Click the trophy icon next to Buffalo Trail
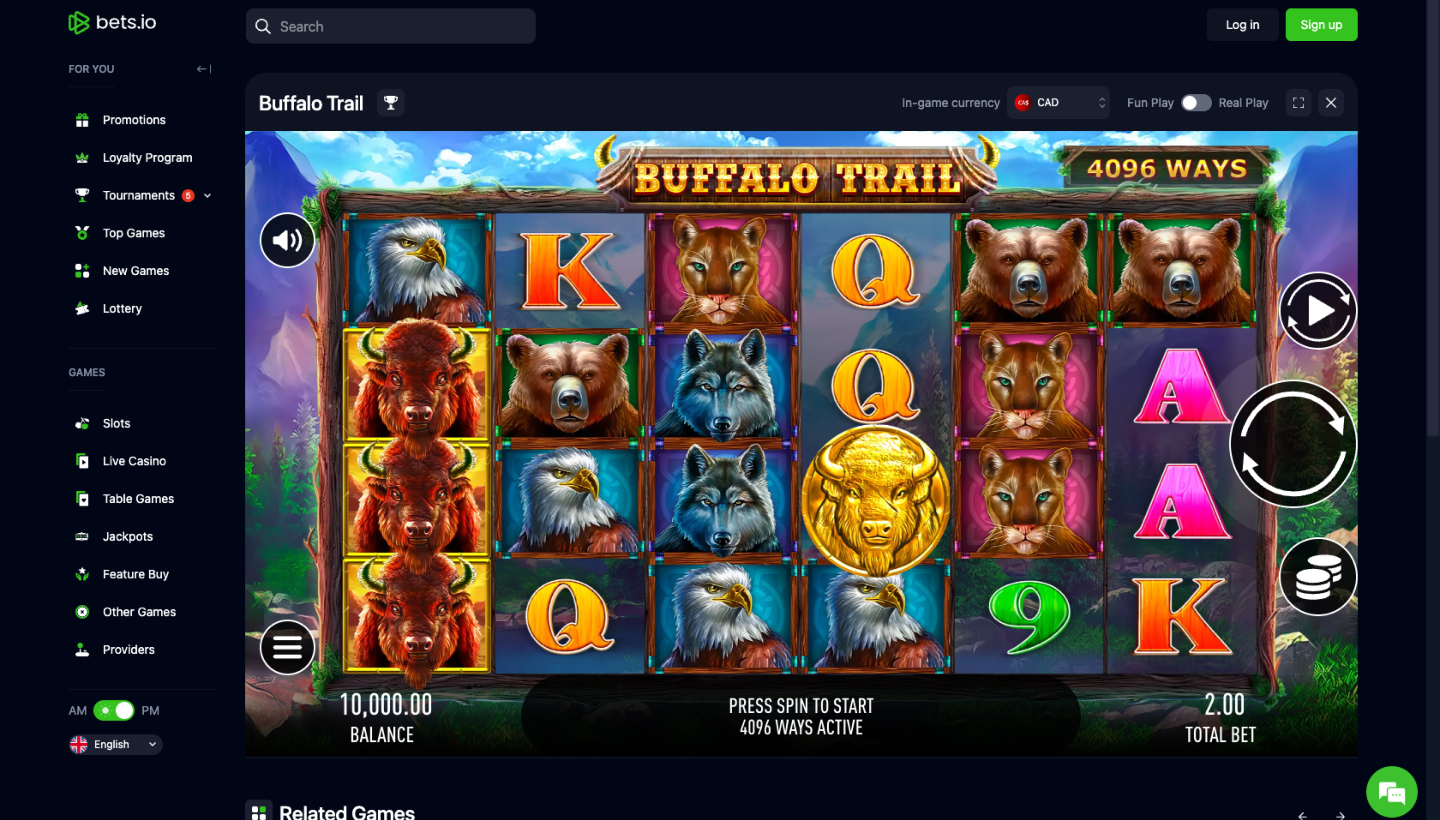The image size is (1440, 820). 390,102
